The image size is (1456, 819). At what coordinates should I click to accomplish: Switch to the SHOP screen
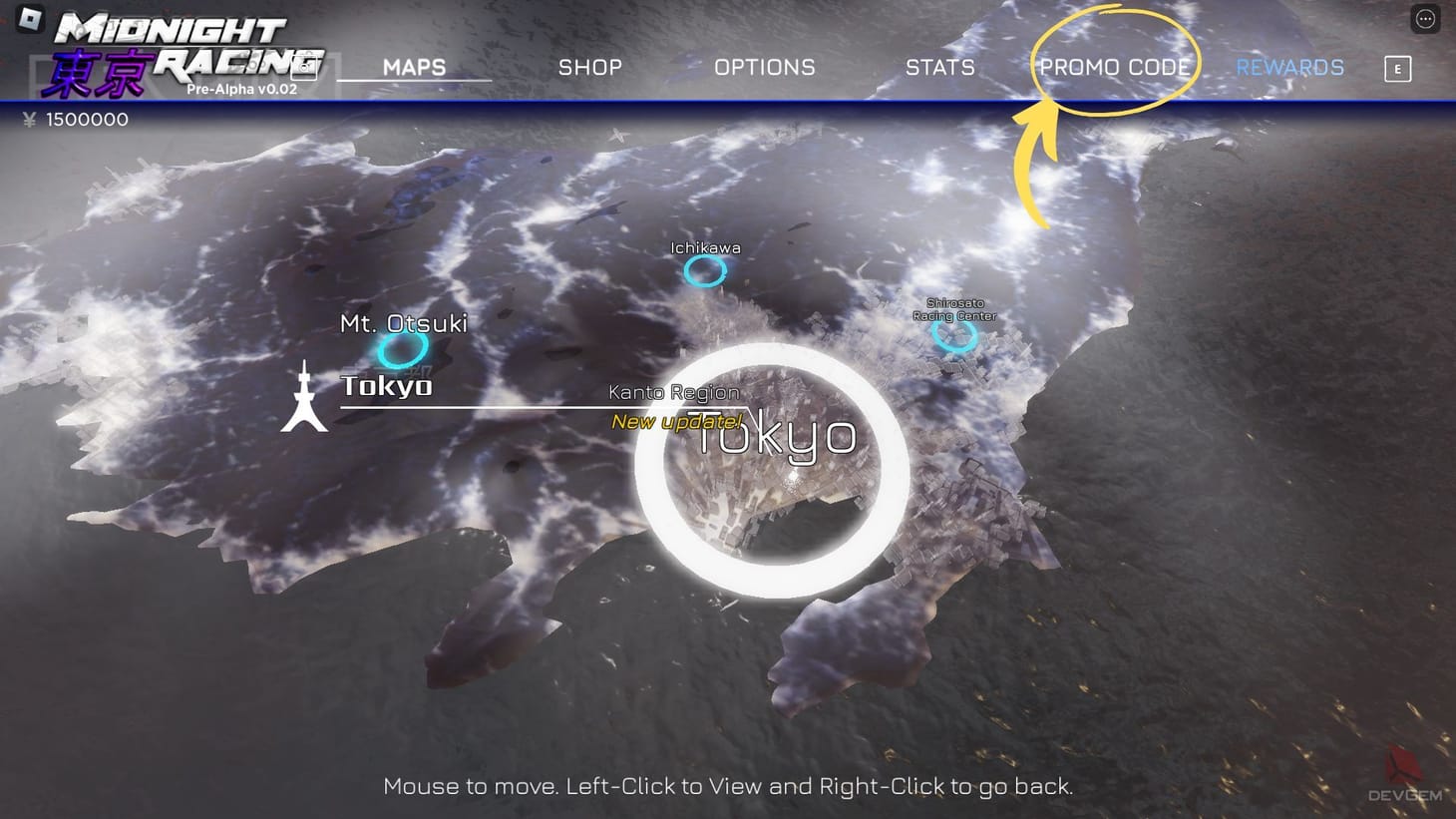pyautogui.click(x=589, y=67)
